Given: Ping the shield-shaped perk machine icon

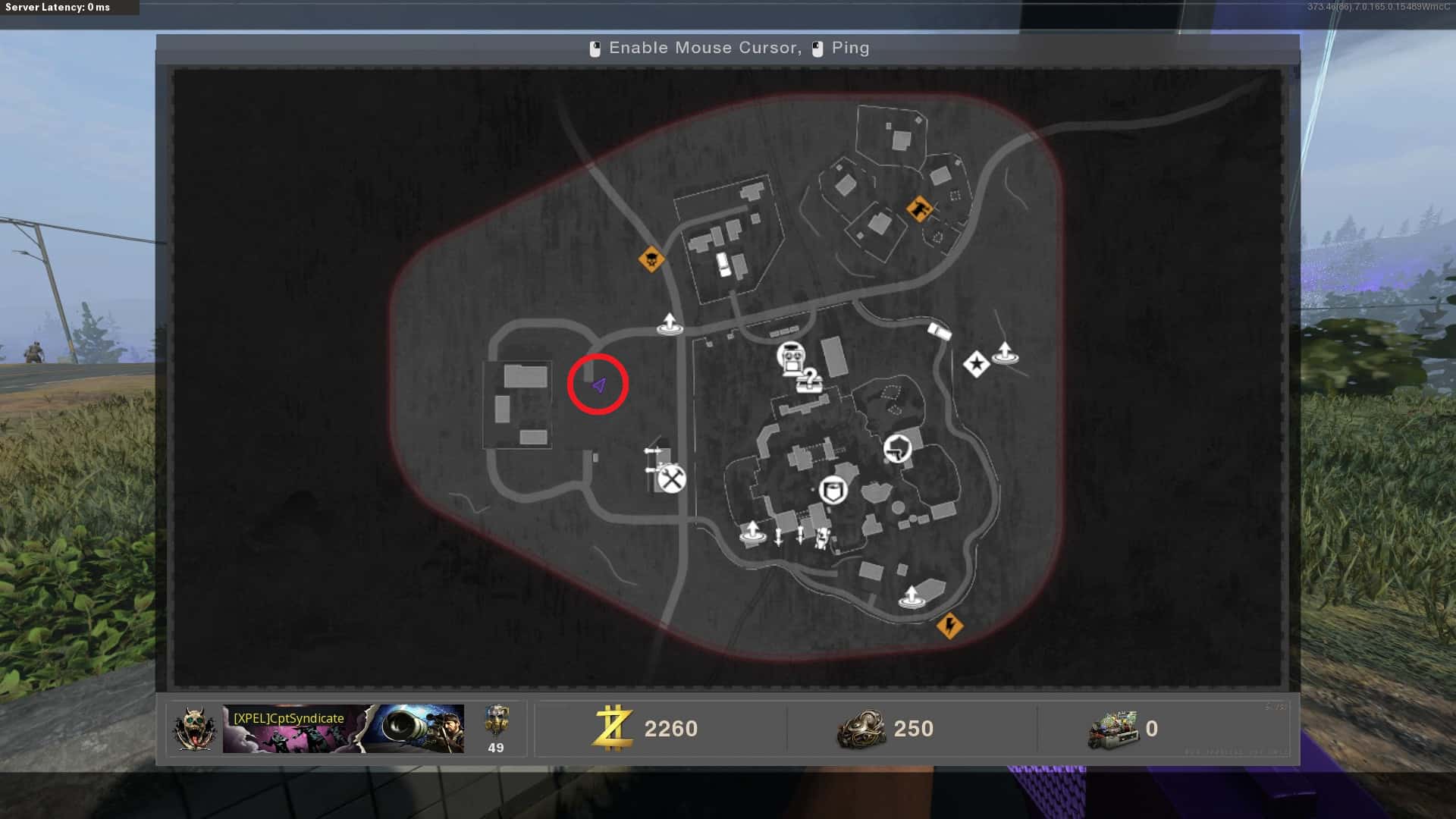Looking at the screenshot, I should pos(833,491).
